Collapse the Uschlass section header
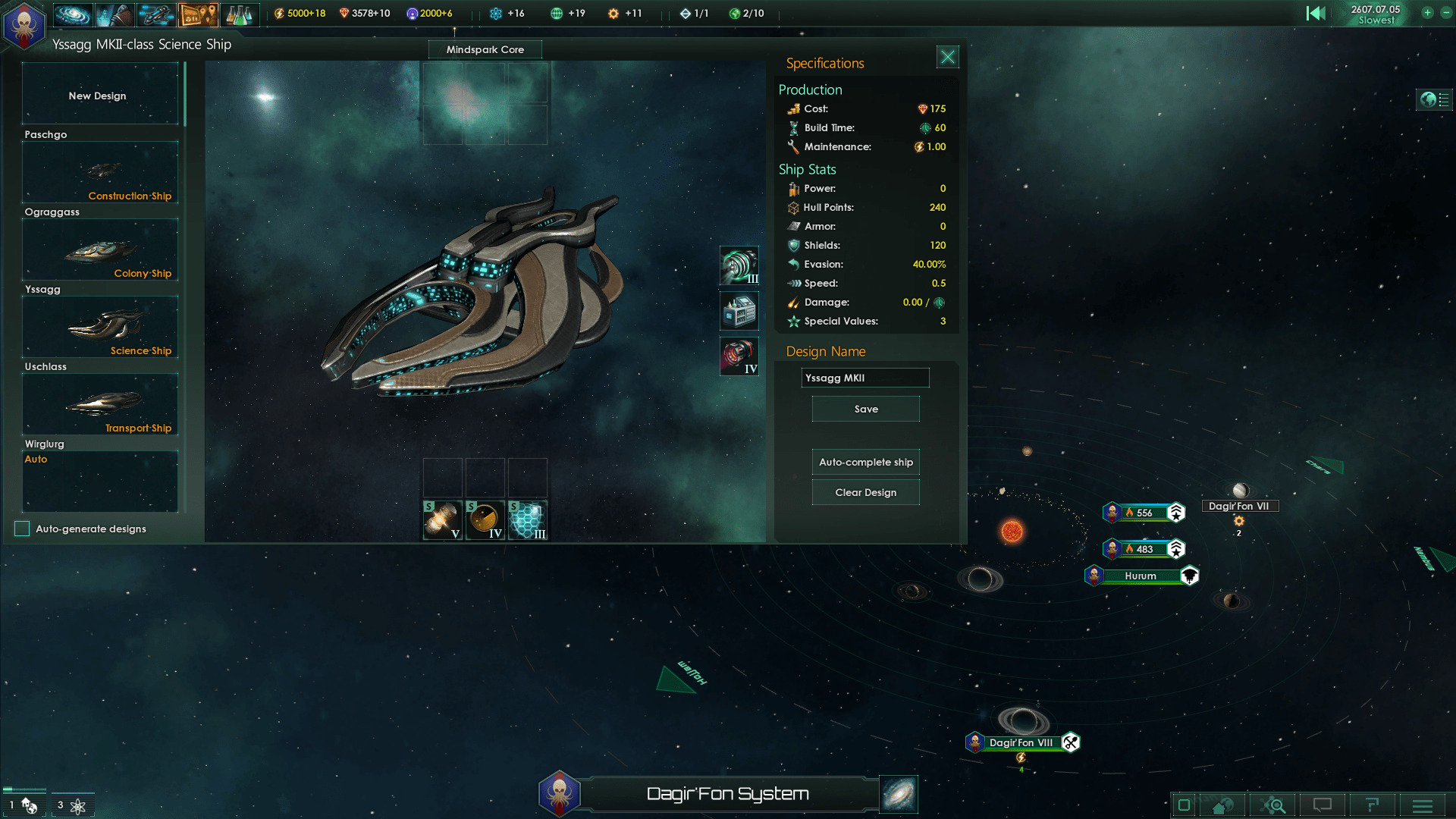Viewport: 1456px width, 819px height. point(45,366)
